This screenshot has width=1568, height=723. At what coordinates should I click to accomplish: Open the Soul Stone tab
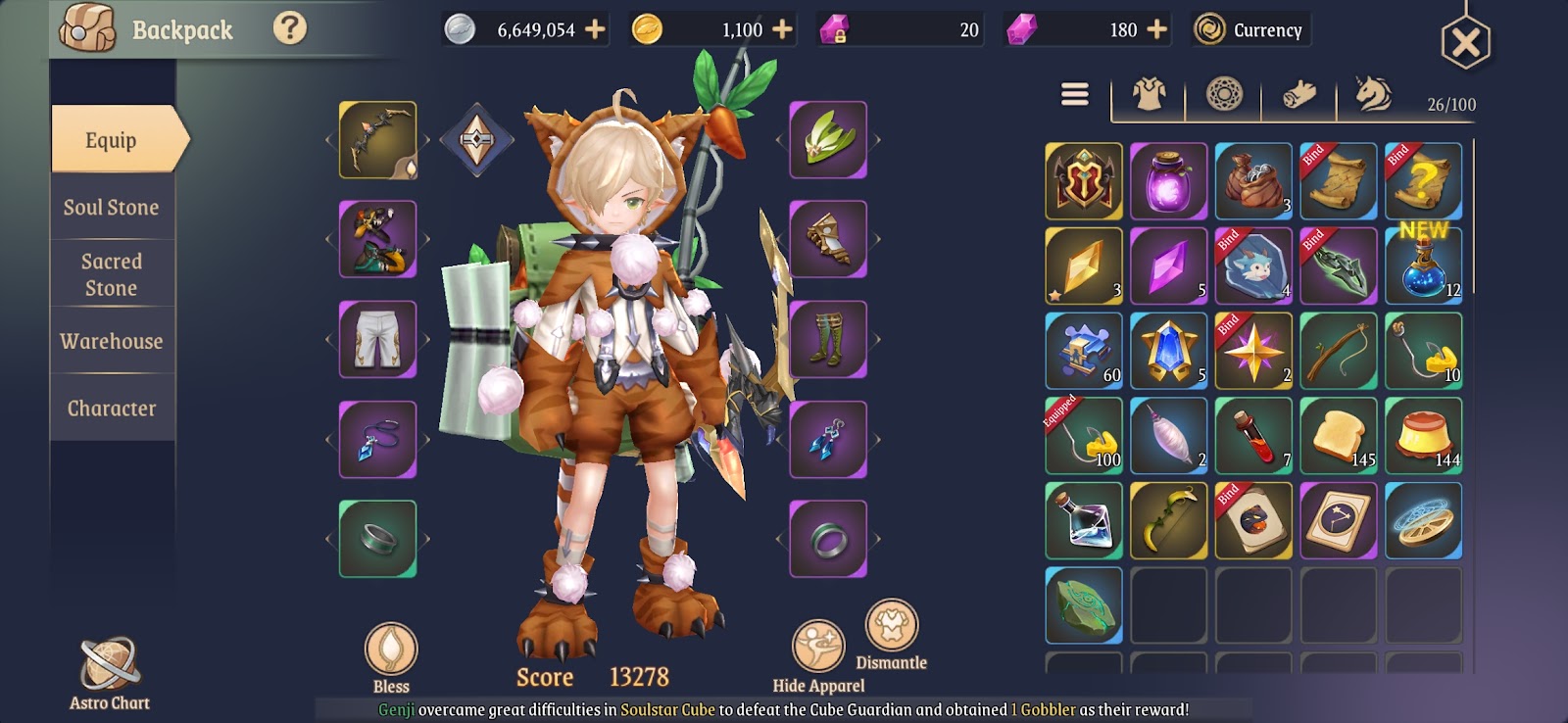pyautogui.click(x=112, y=207)
